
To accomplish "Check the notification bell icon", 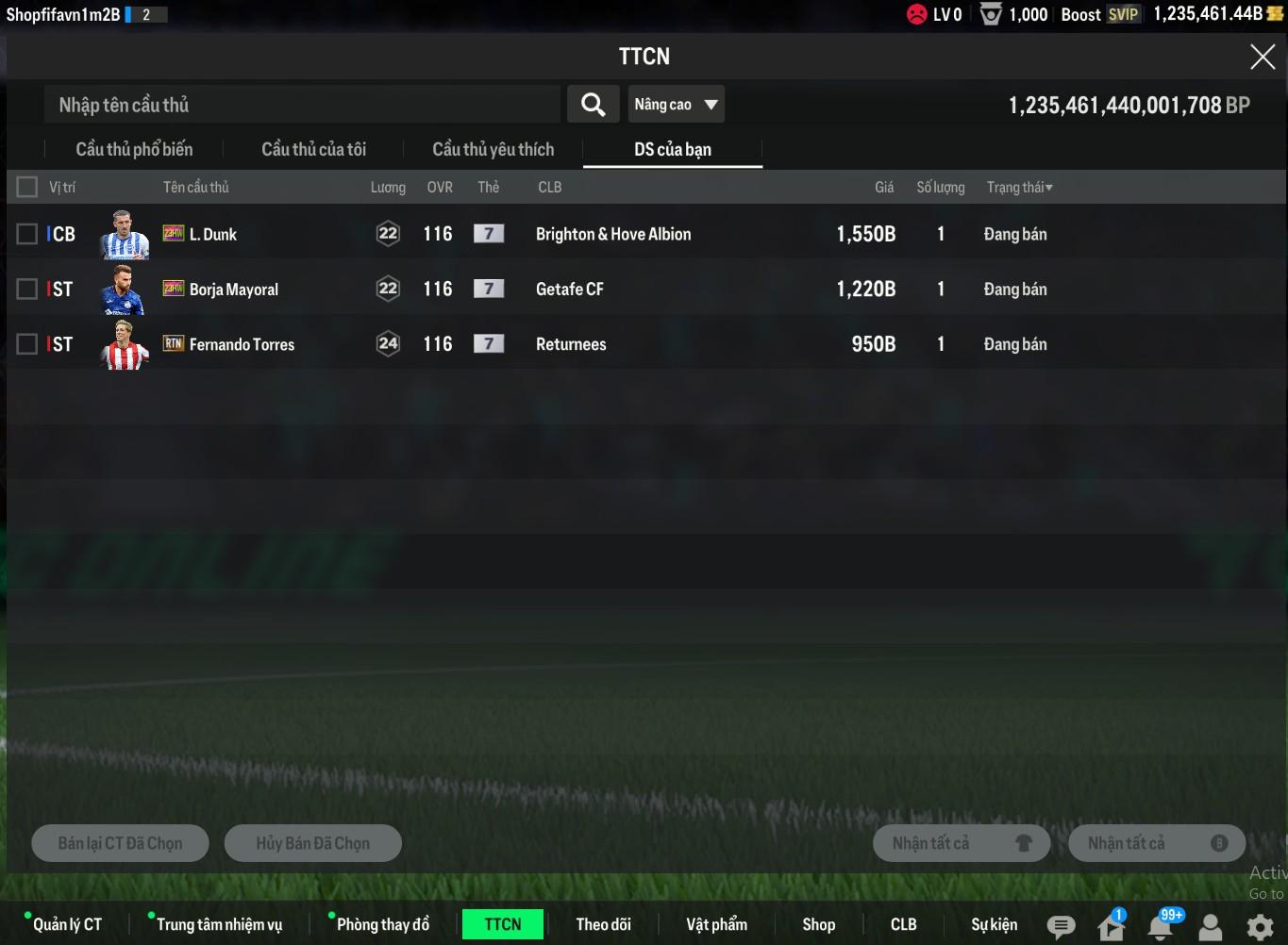I will 1161,927.
